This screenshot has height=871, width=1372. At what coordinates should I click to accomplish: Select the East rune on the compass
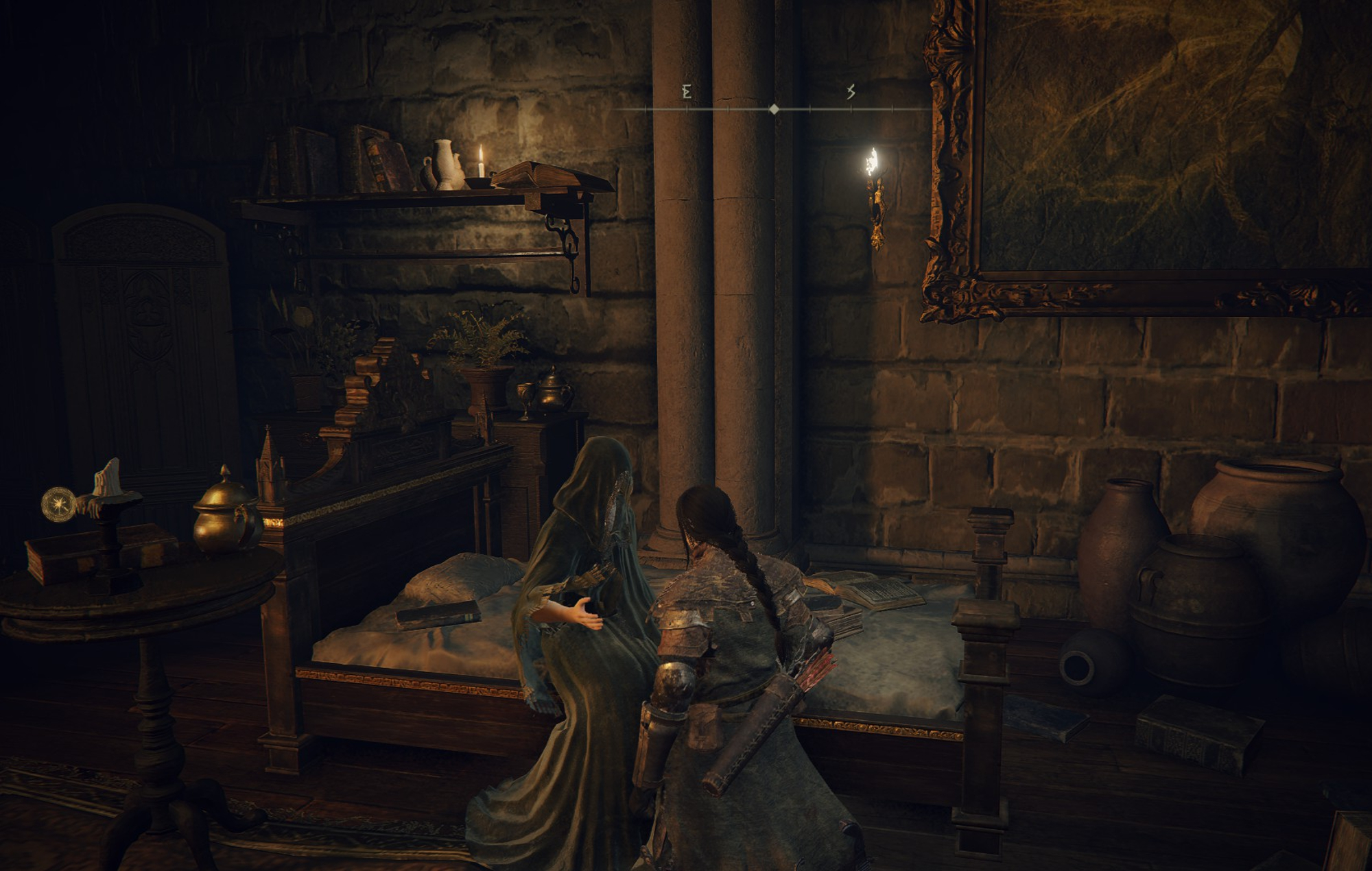(x=687, y=92)
